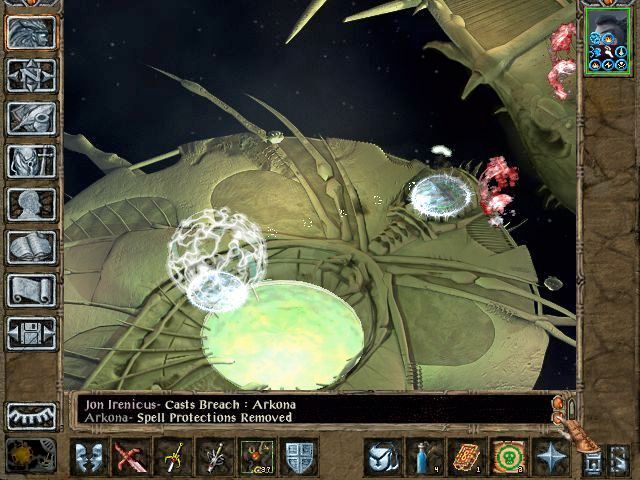Select the ranged weapon slot showing 37
This screenshot has width=640, height=480.
coord(257,457)
